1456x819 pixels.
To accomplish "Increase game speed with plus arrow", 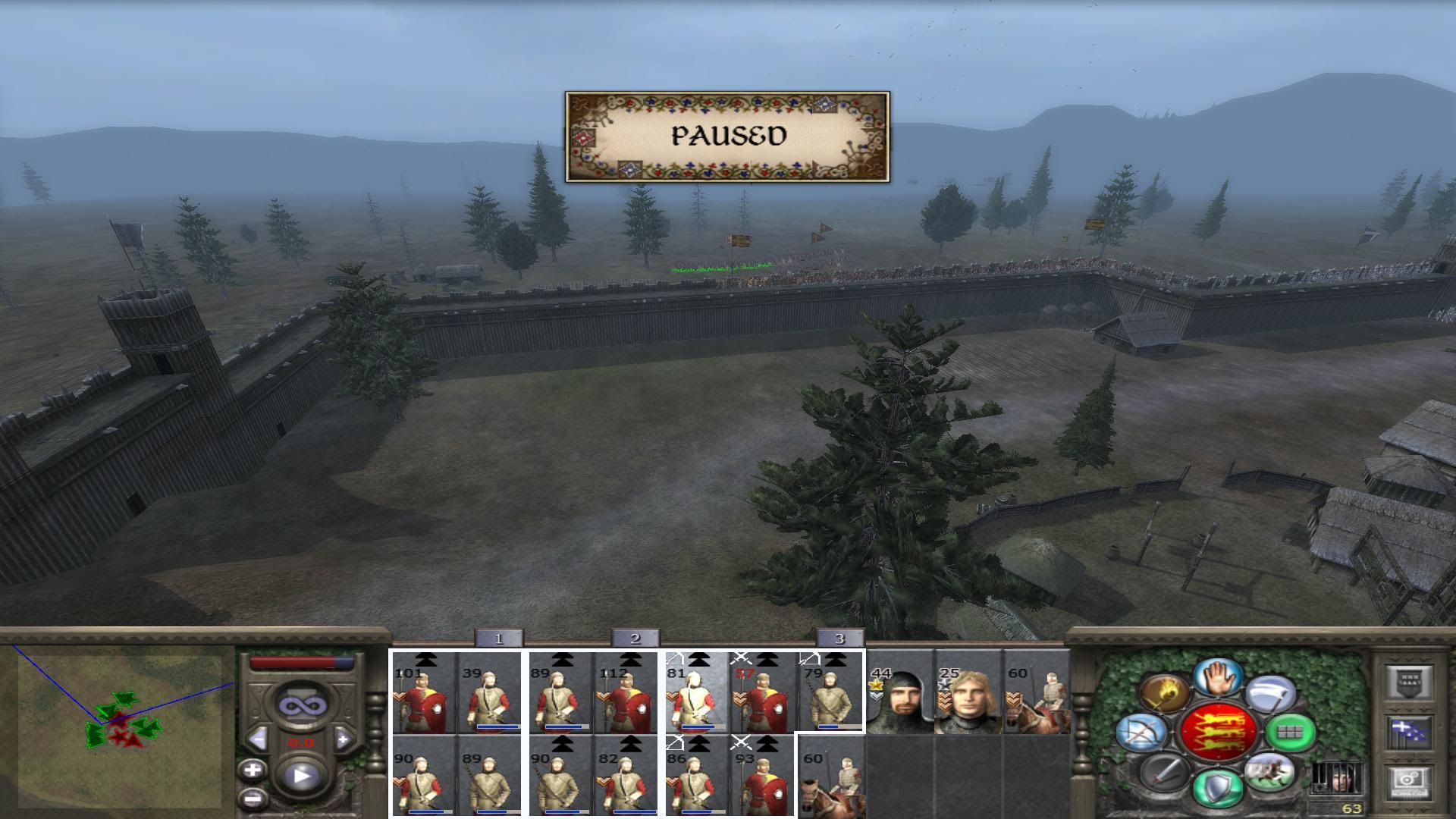I will coord(343,738).
